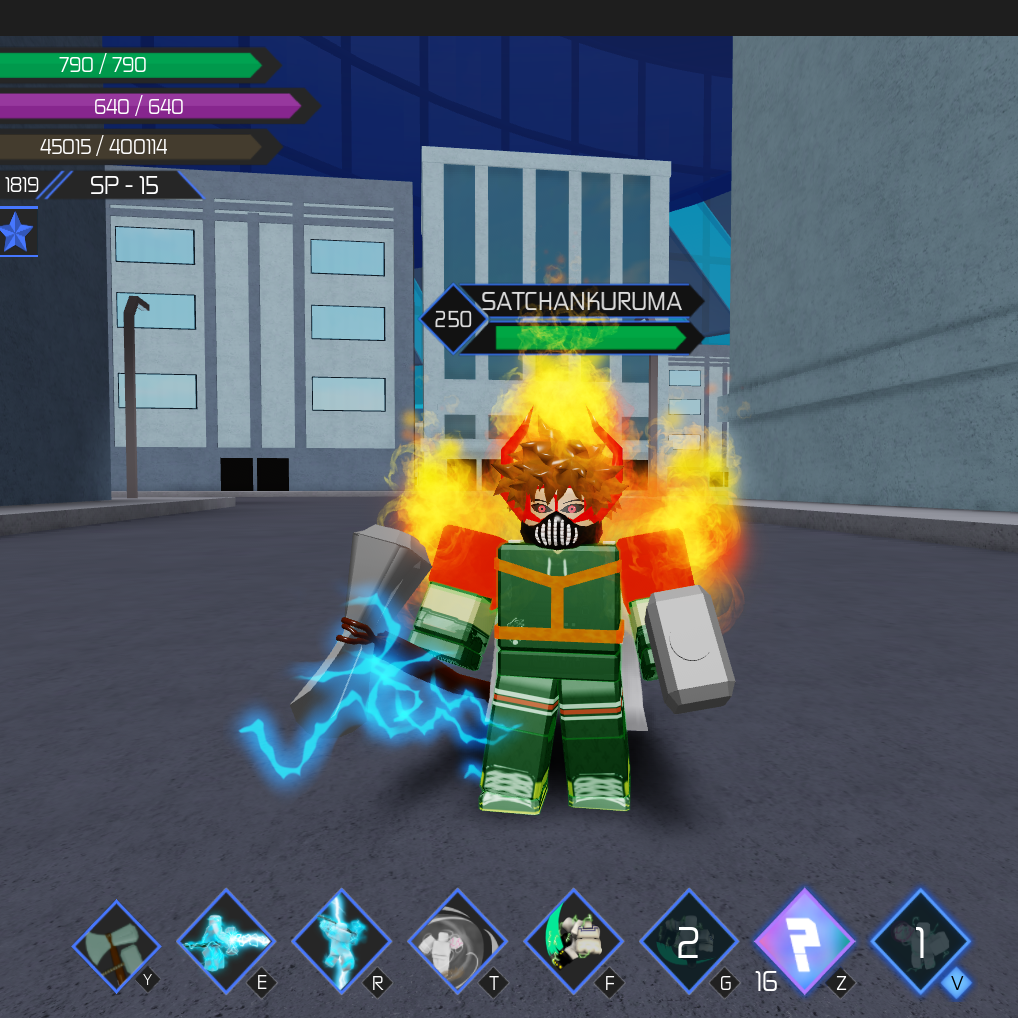The height and width of the screenshot is (1018, 1018).
Task: Select the axe ability slot
Action: click(x=116, y=946)
